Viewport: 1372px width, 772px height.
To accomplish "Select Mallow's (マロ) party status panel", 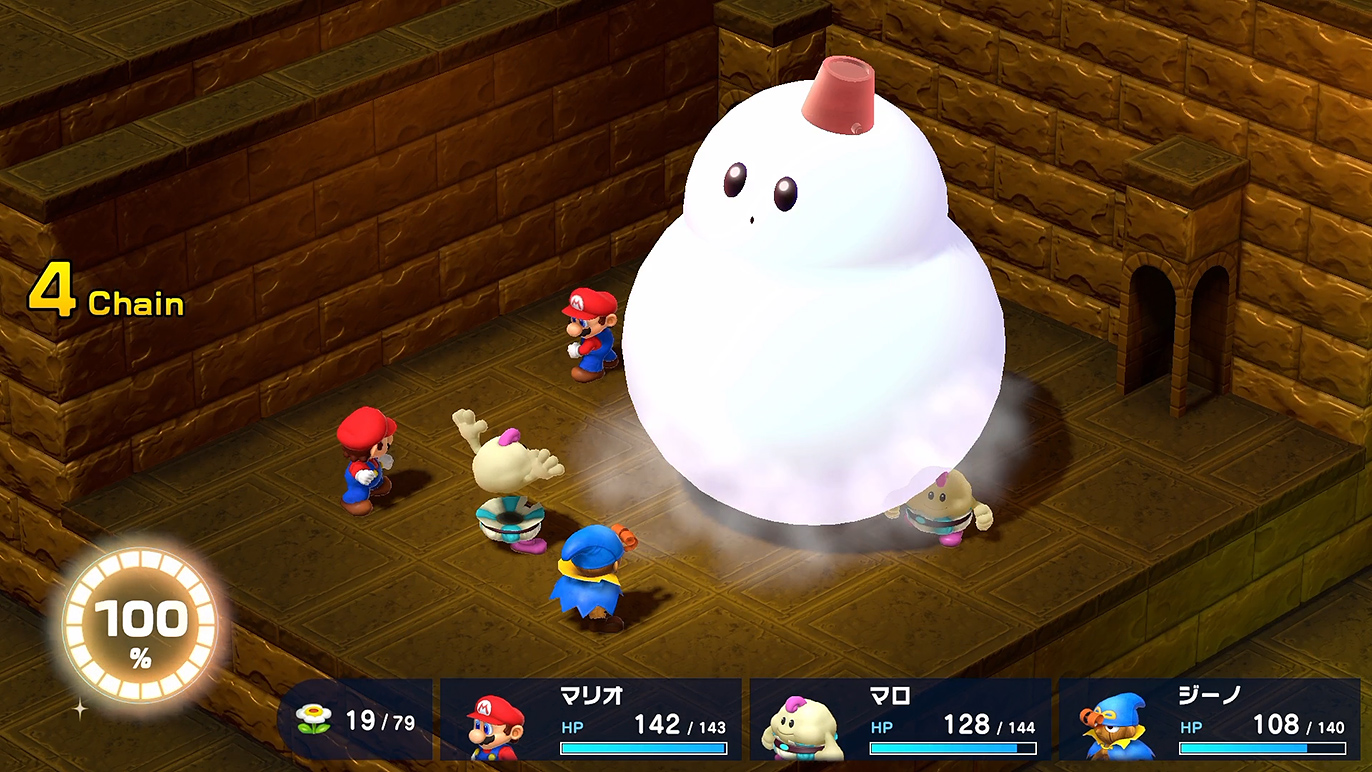I will [x=900, y=718].
